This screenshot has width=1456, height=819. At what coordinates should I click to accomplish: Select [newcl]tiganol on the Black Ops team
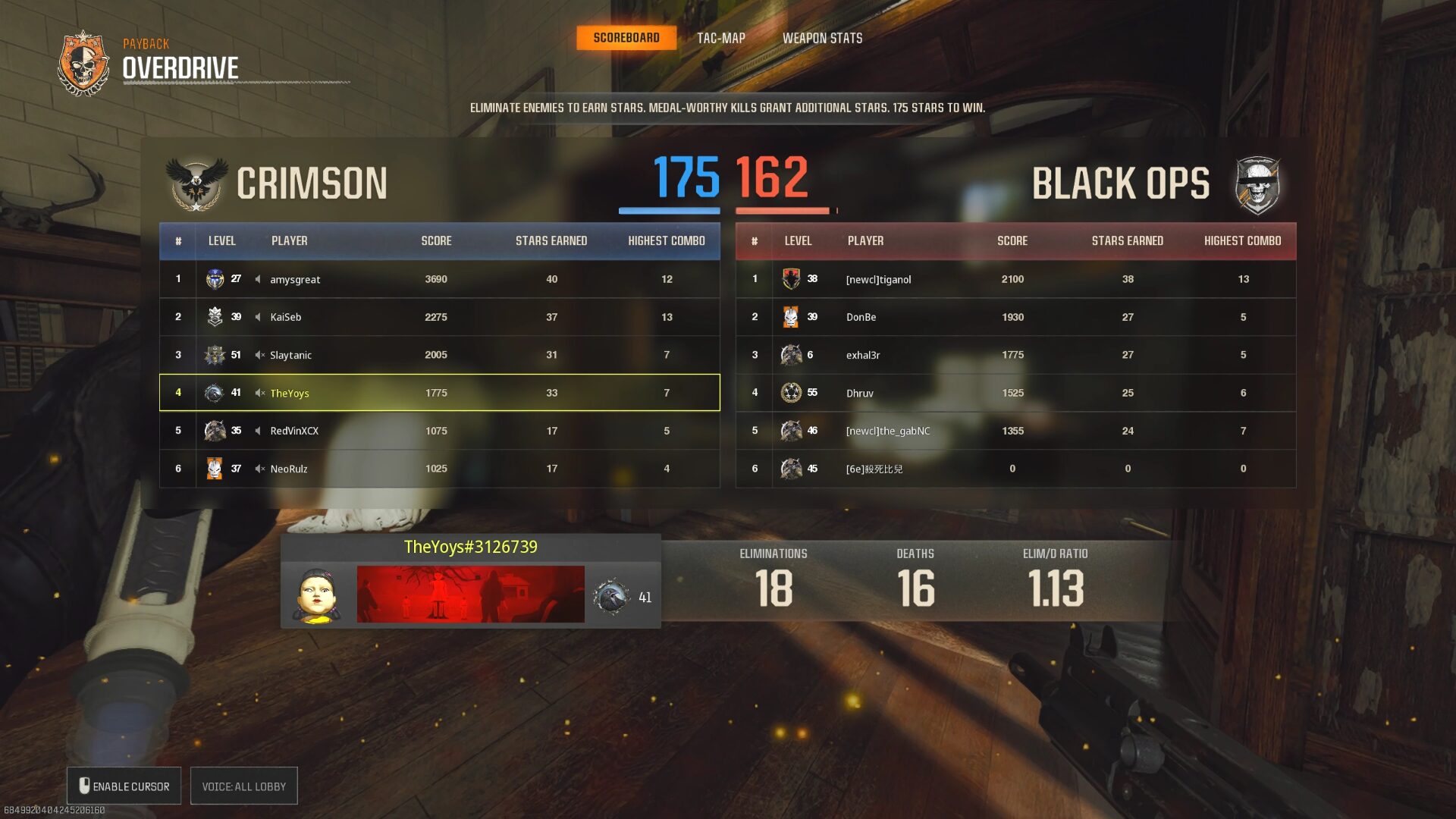tap(1015, 279)
